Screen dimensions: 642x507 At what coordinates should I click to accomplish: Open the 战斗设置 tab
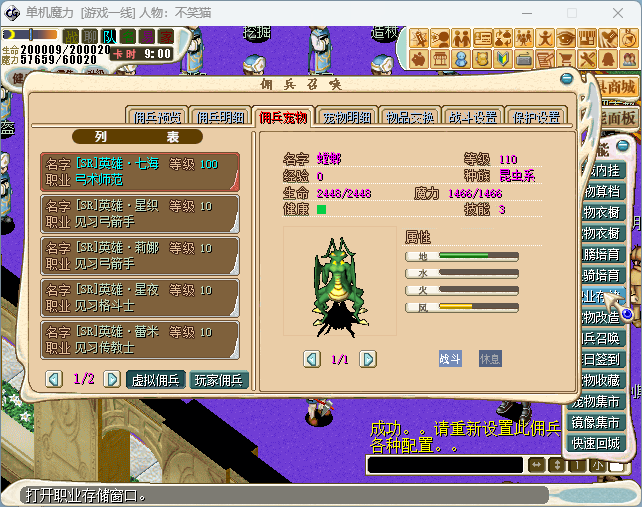click(473, 117)
